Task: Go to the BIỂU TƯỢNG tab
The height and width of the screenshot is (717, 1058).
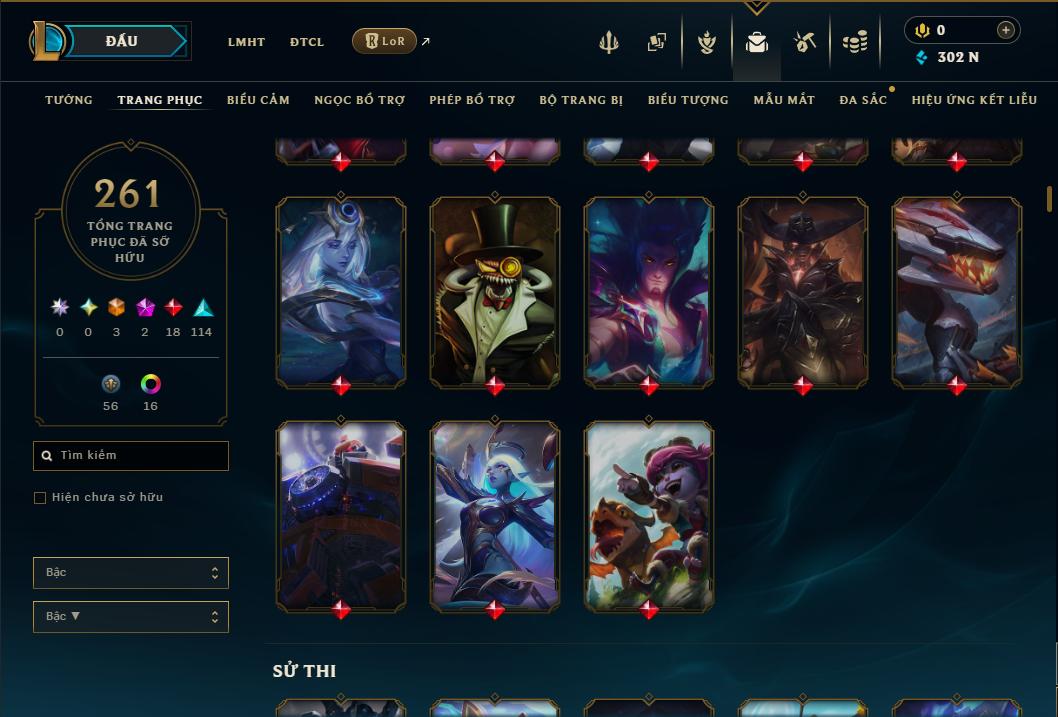Action: (x=688, y=100)
